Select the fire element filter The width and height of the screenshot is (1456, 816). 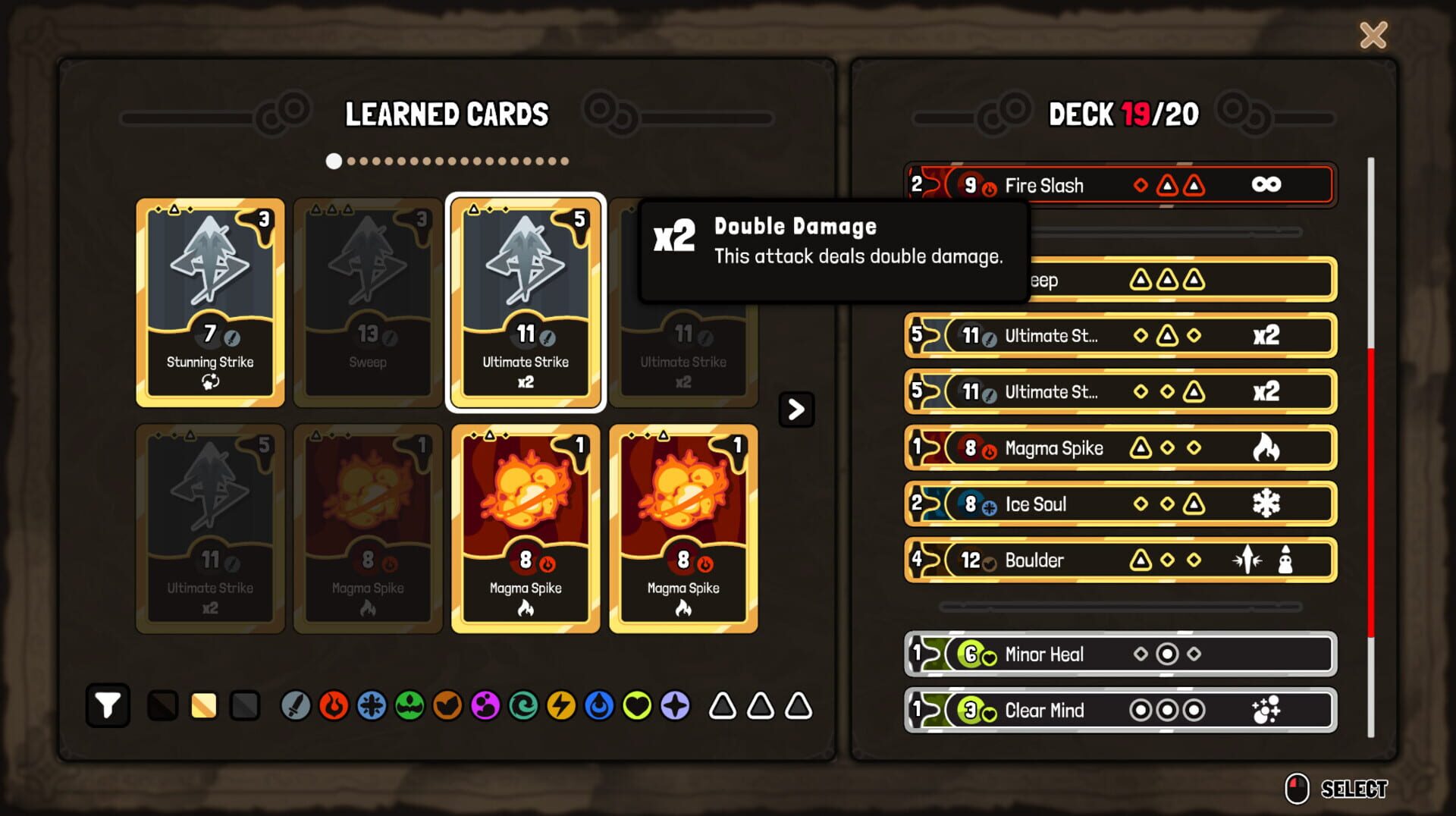tap(334, 705)
